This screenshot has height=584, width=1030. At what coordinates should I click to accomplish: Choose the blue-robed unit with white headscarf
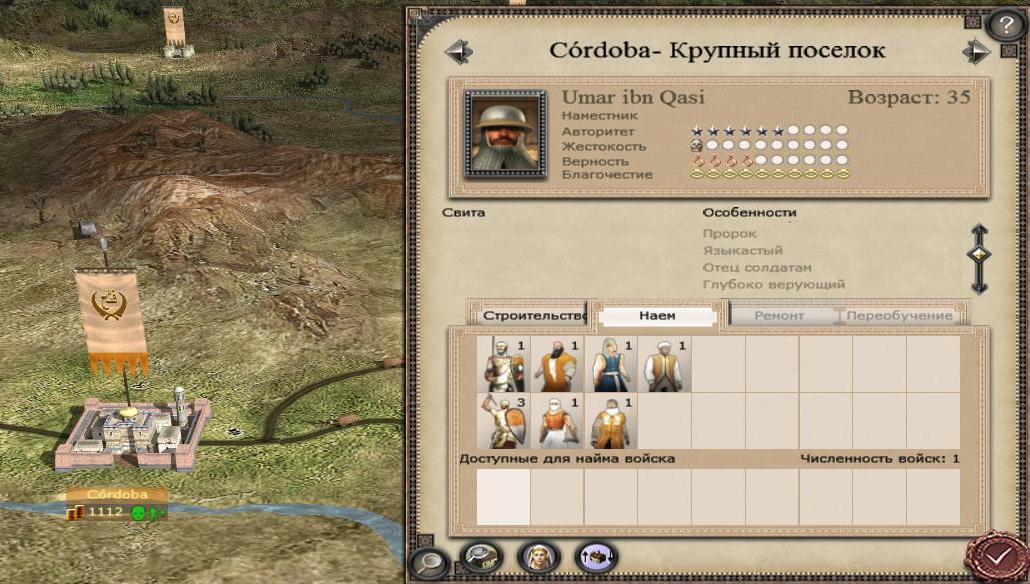(x=611, y=365)
